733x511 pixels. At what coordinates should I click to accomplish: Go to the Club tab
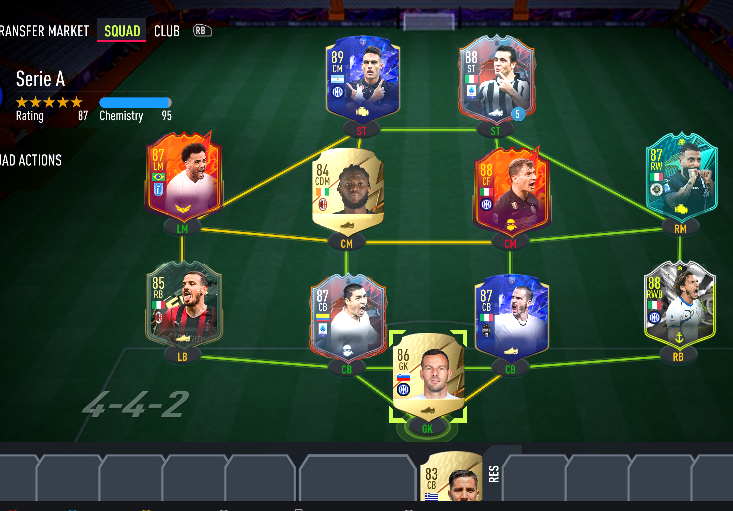coord(167,31)
